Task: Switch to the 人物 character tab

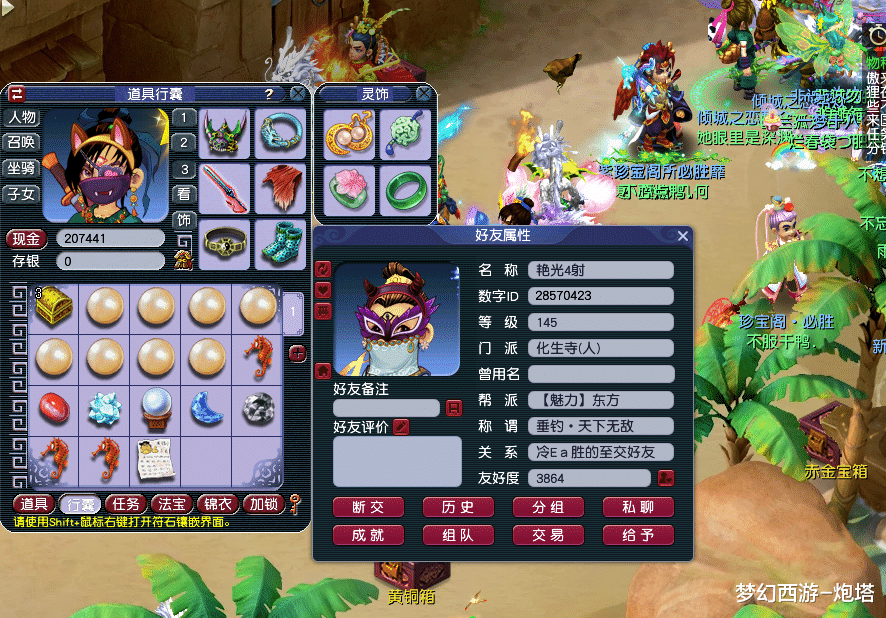Action: 22,117
